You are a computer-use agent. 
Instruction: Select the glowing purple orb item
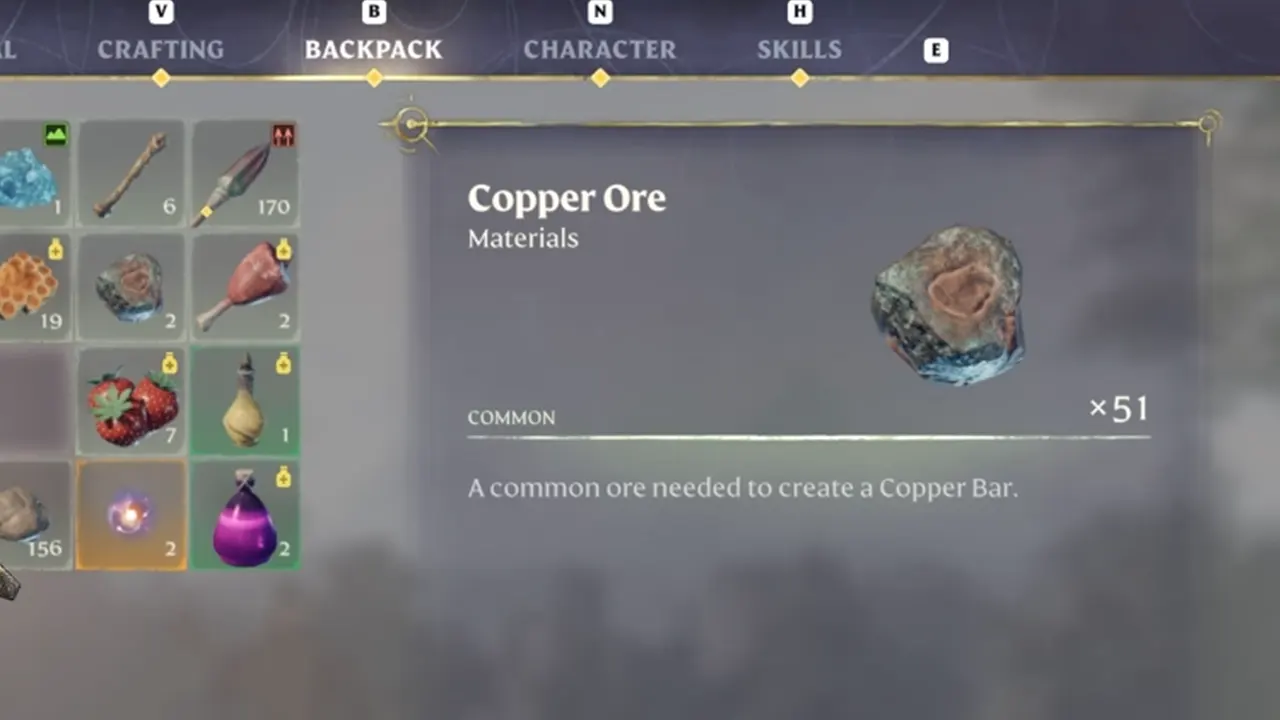click(x=130, y=515)
